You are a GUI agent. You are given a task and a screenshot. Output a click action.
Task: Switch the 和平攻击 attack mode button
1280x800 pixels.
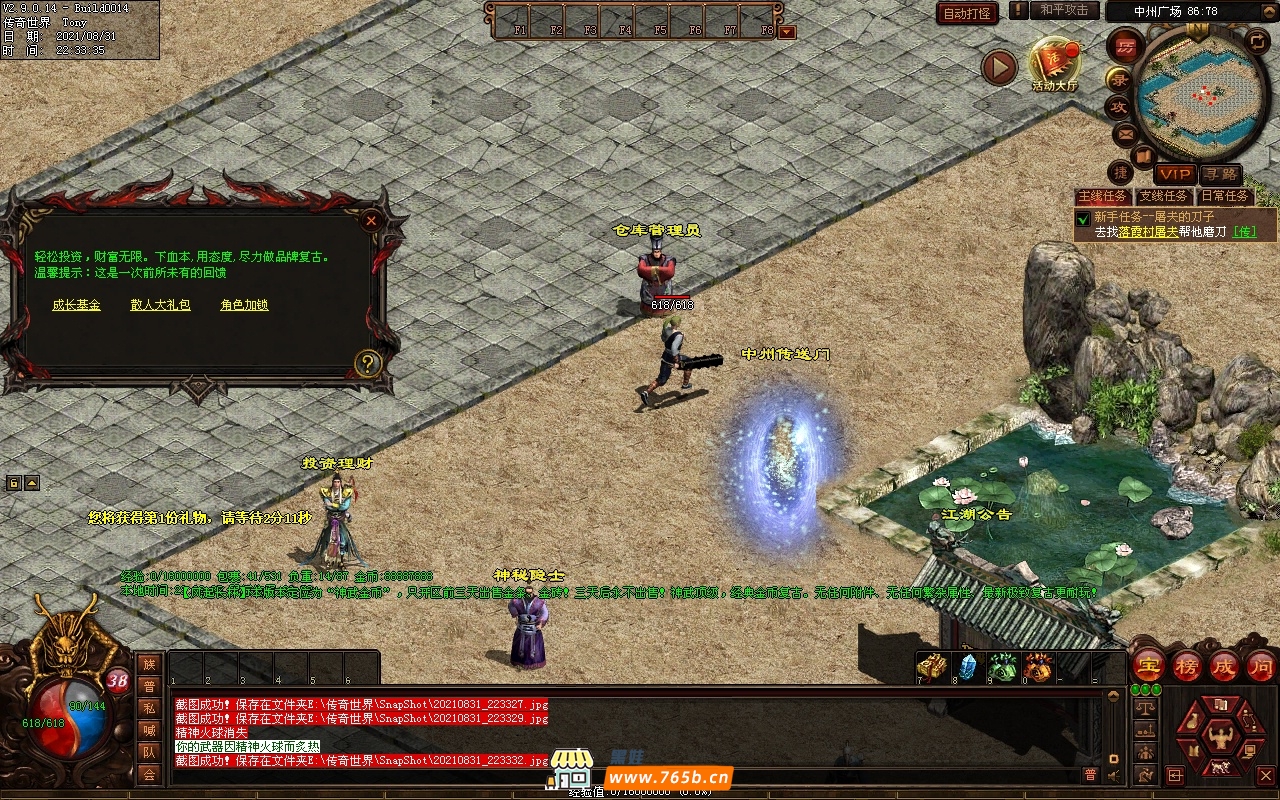(1063, 10)
